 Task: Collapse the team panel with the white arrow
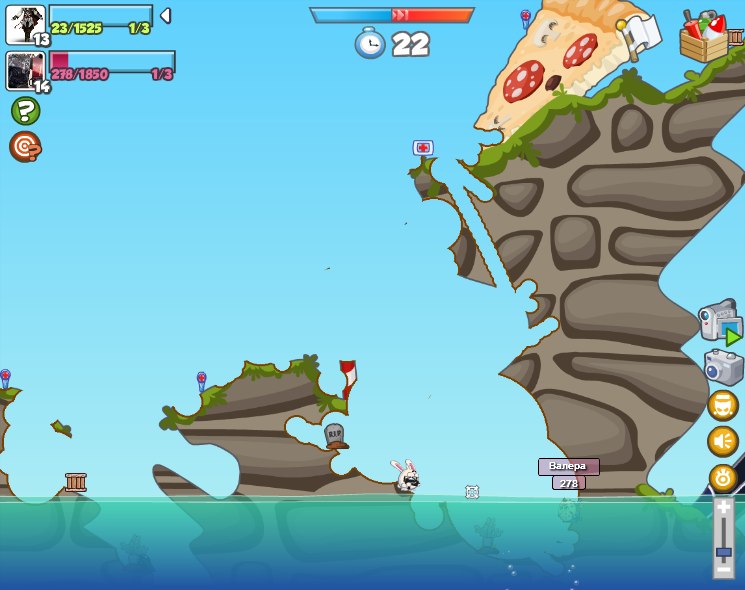[x=165, y=16]
